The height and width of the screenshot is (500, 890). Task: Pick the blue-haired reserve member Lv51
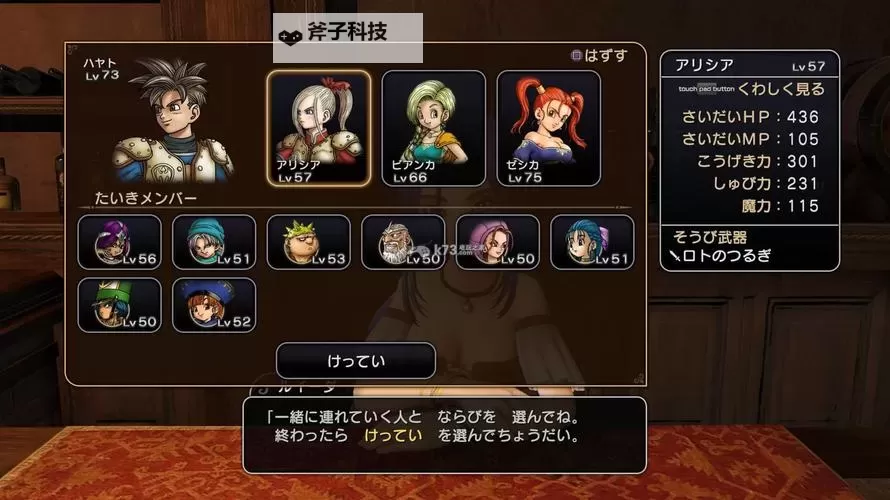click(x=592, y=242)
